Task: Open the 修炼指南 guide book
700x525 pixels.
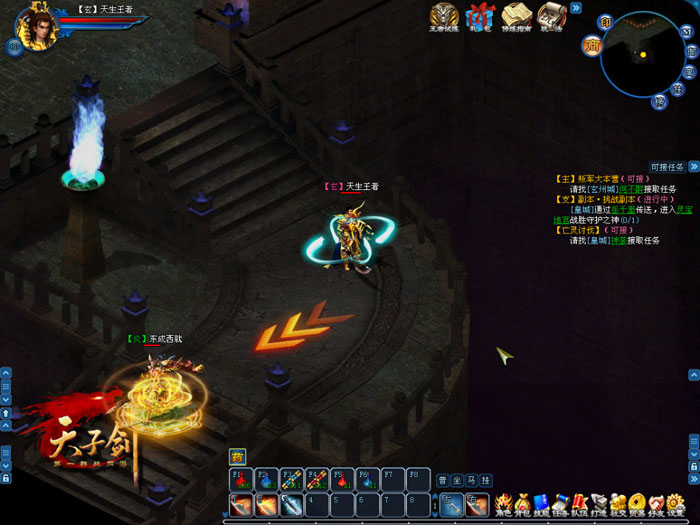Action: pyautogui.click(x=516, y=17)
